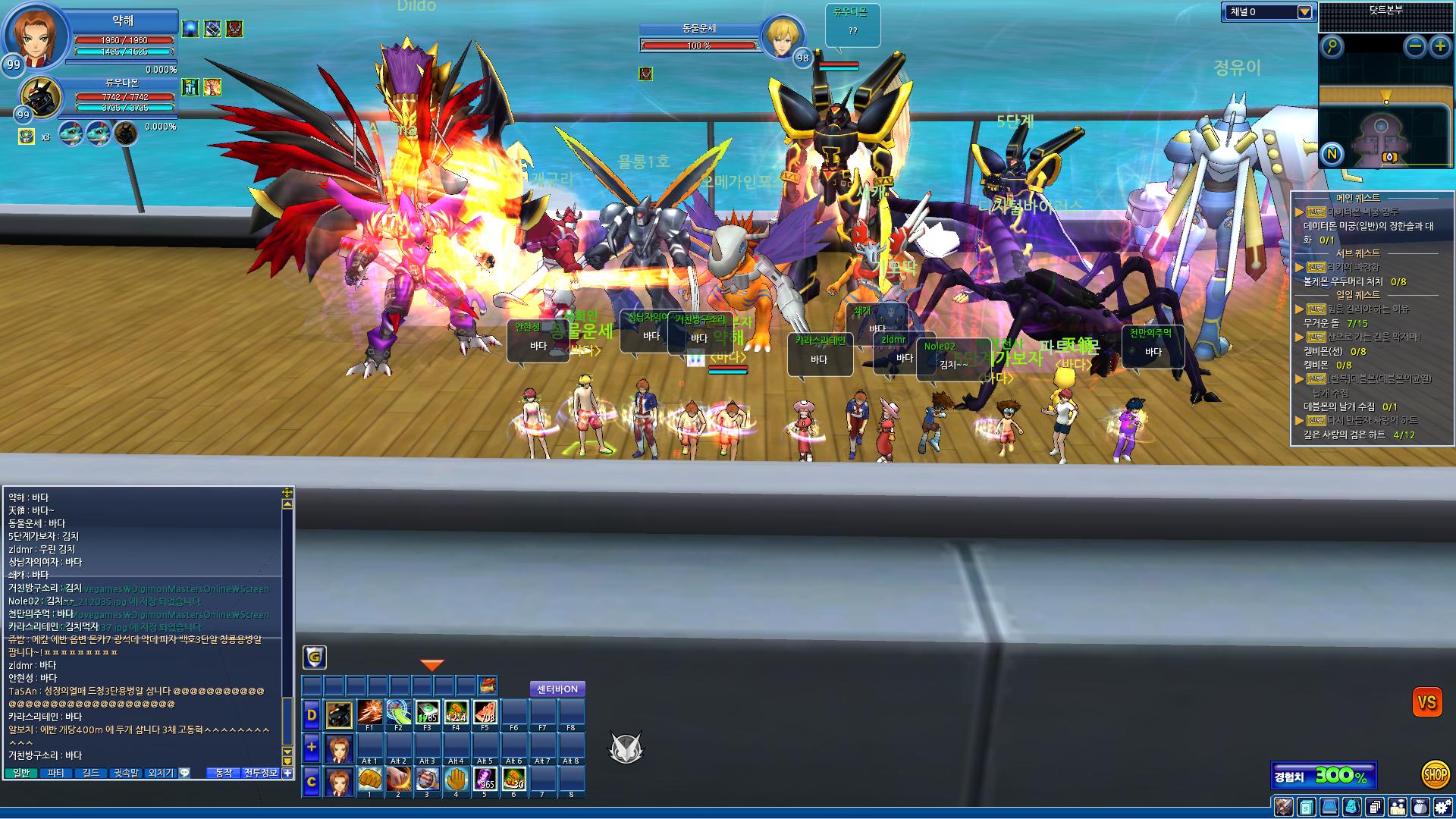Zoom out the minimap with minus button
Viewport: 1456px width, 819px height.
pos(1415,47)
